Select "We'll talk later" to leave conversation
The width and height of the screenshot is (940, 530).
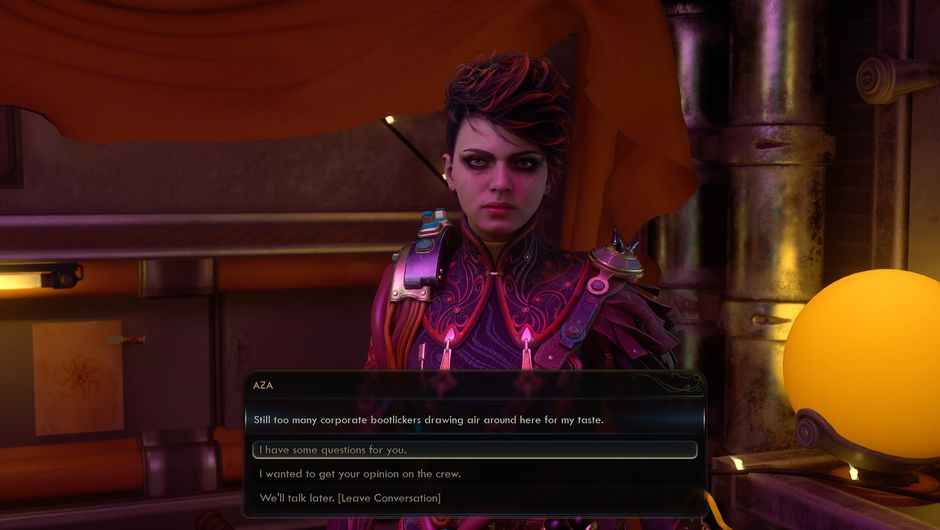click(x=349, y=498)
